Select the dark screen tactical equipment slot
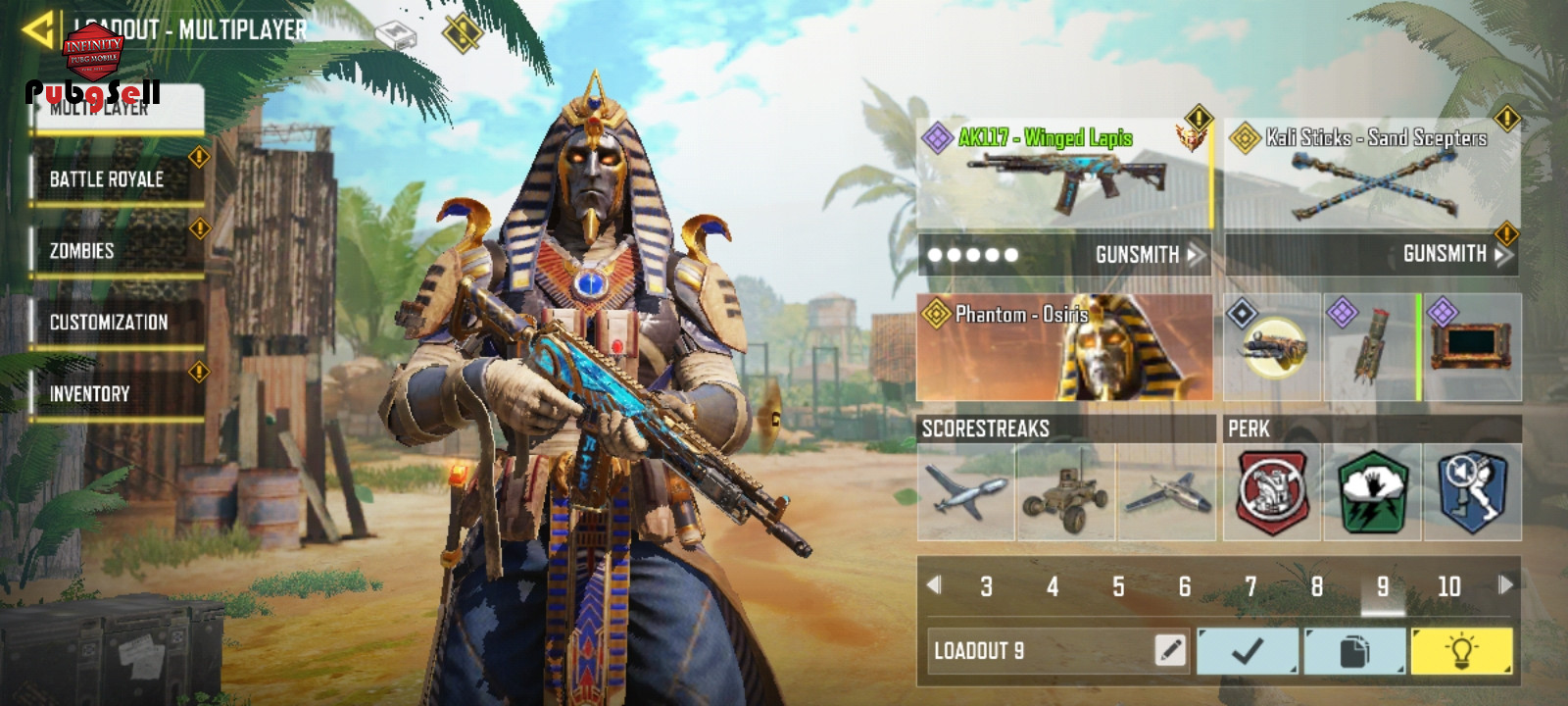Viewport: 1568px width, 706px height. 1472,347
